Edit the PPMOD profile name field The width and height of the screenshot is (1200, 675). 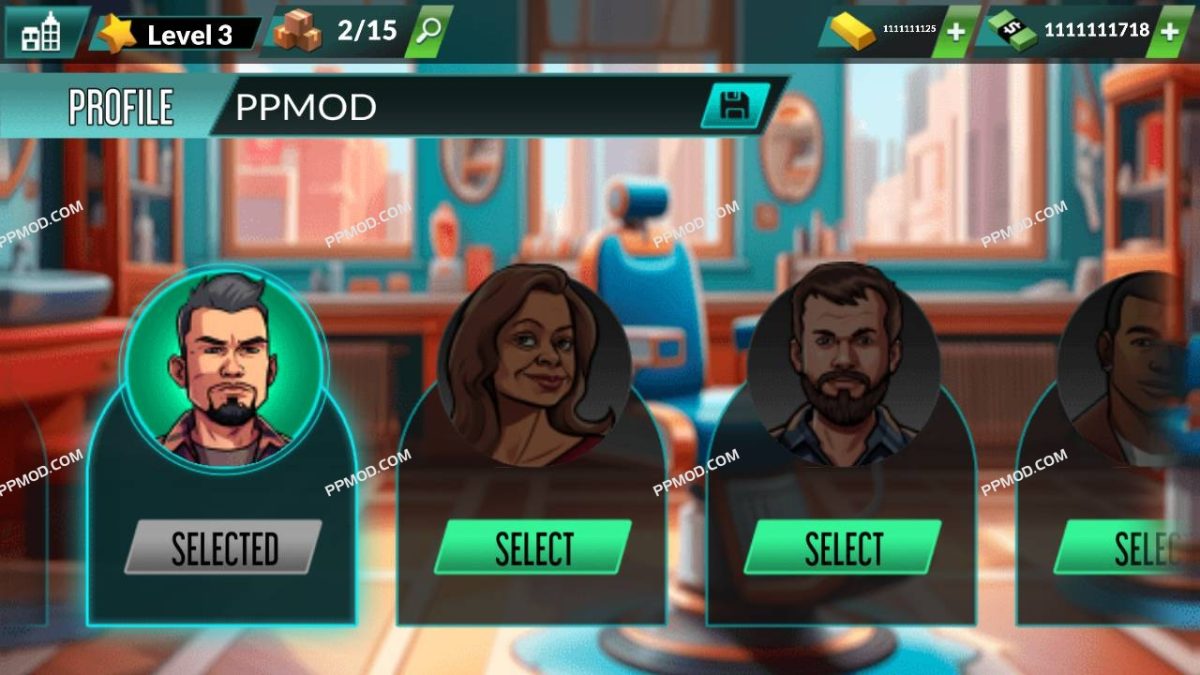click(x=460, y=107)
